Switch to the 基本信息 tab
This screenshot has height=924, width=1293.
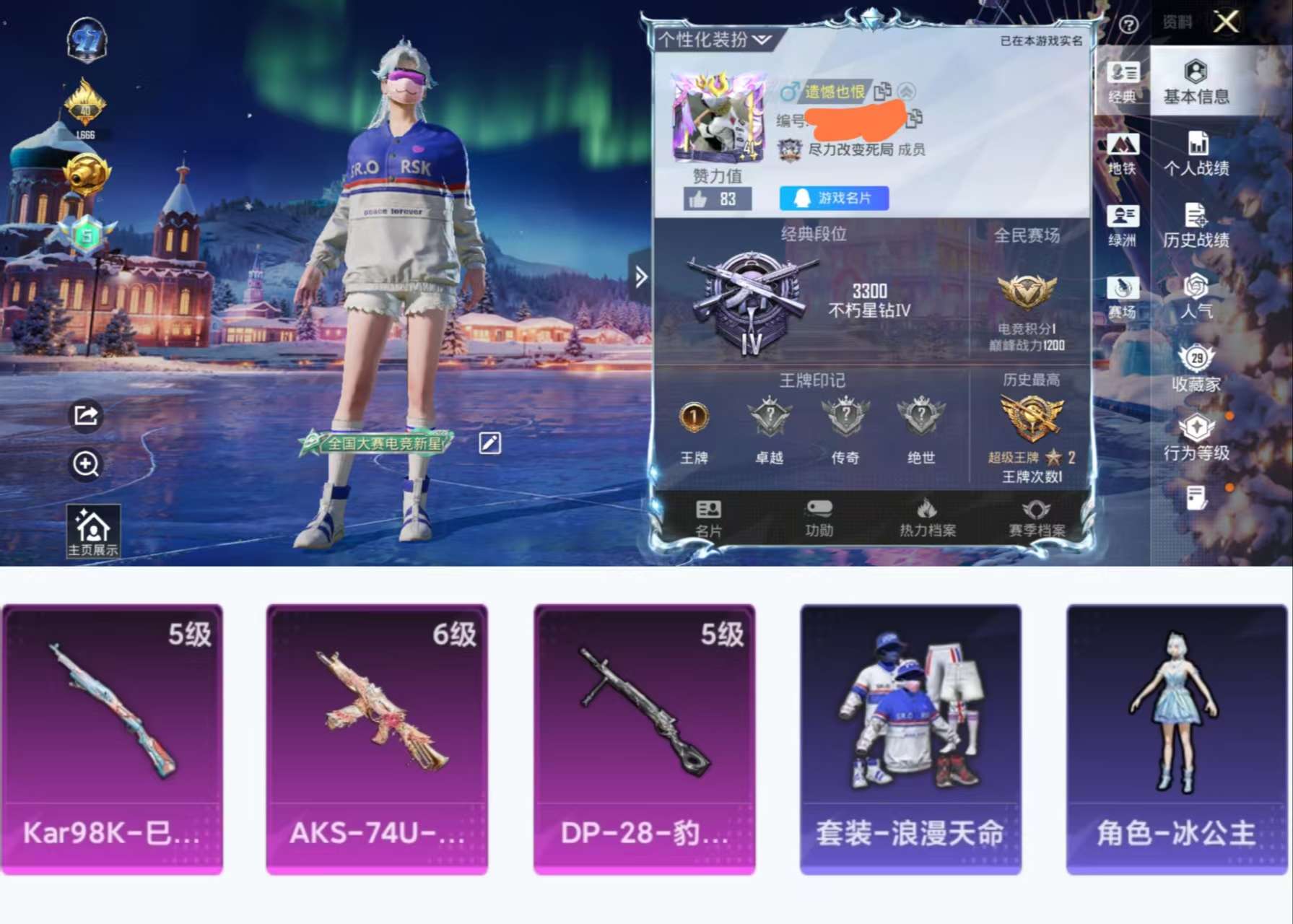coord(1196,84)
